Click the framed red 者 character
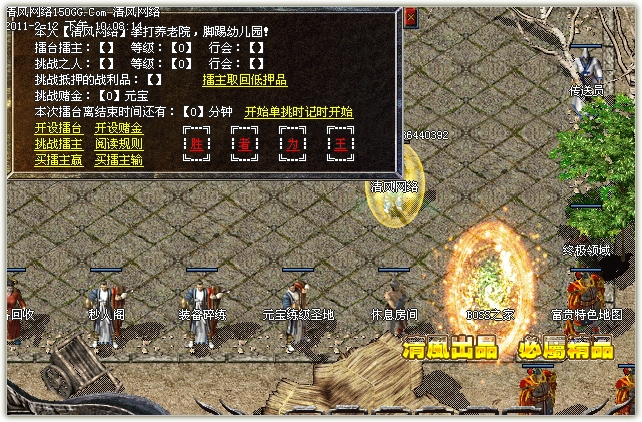This screenshot has height=422, width=642. tap(245, 143)
